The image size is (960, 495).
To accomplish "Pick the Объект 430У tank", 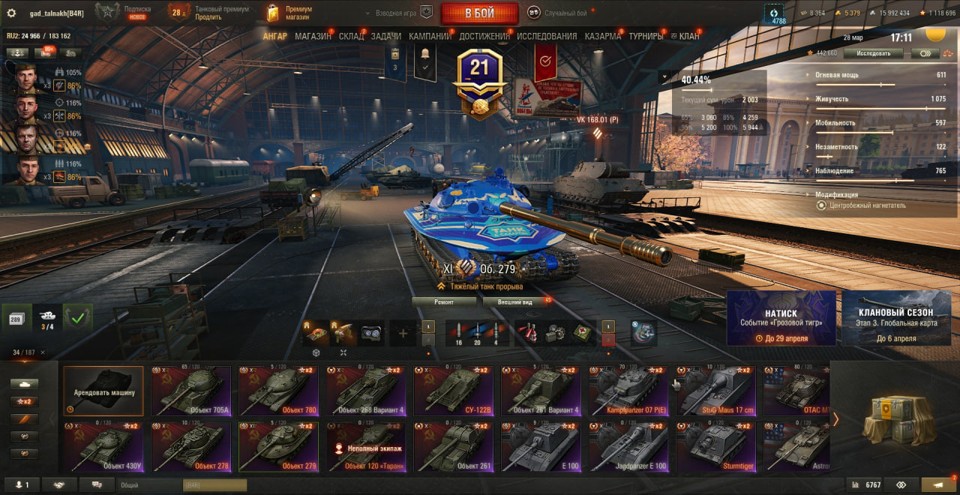I will 103,446.
